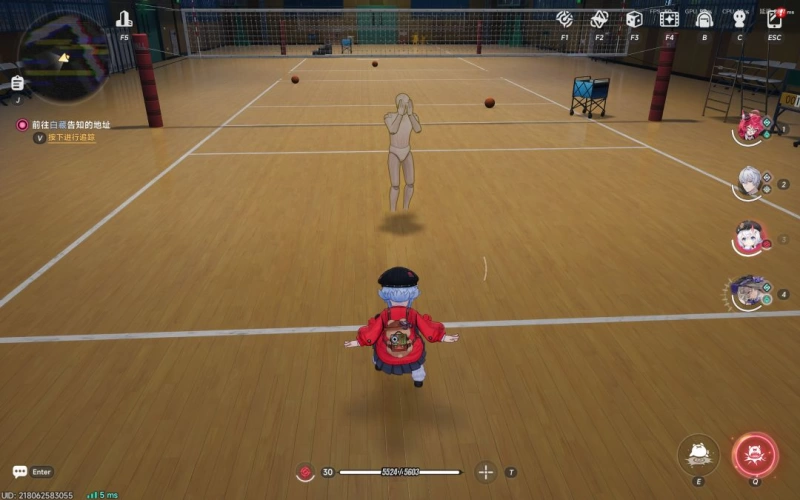Select the tracked quest objective text

click(x=70, y=125)
